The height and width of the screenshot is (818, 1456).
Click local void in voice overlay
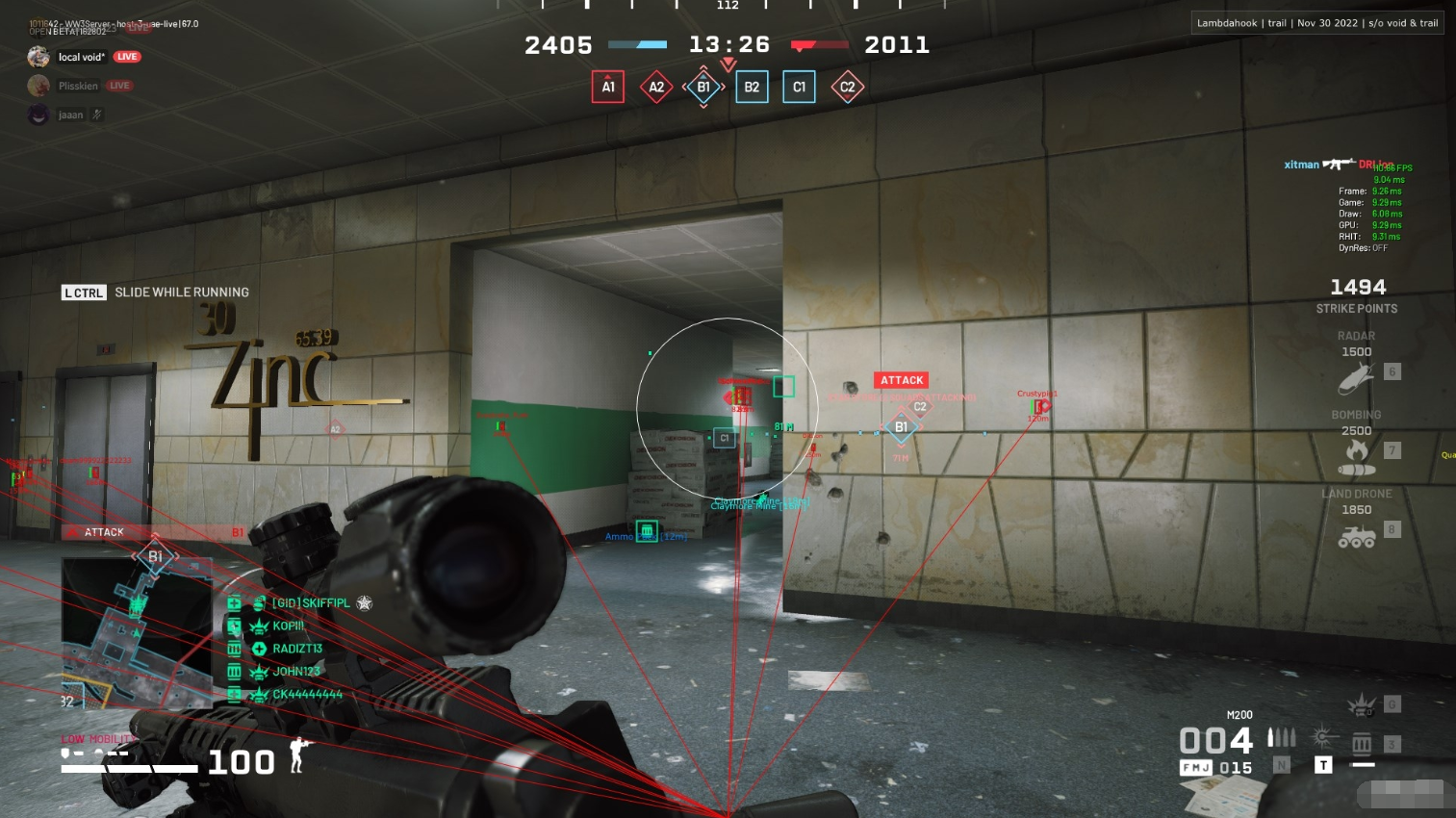(x=81, y=57)
